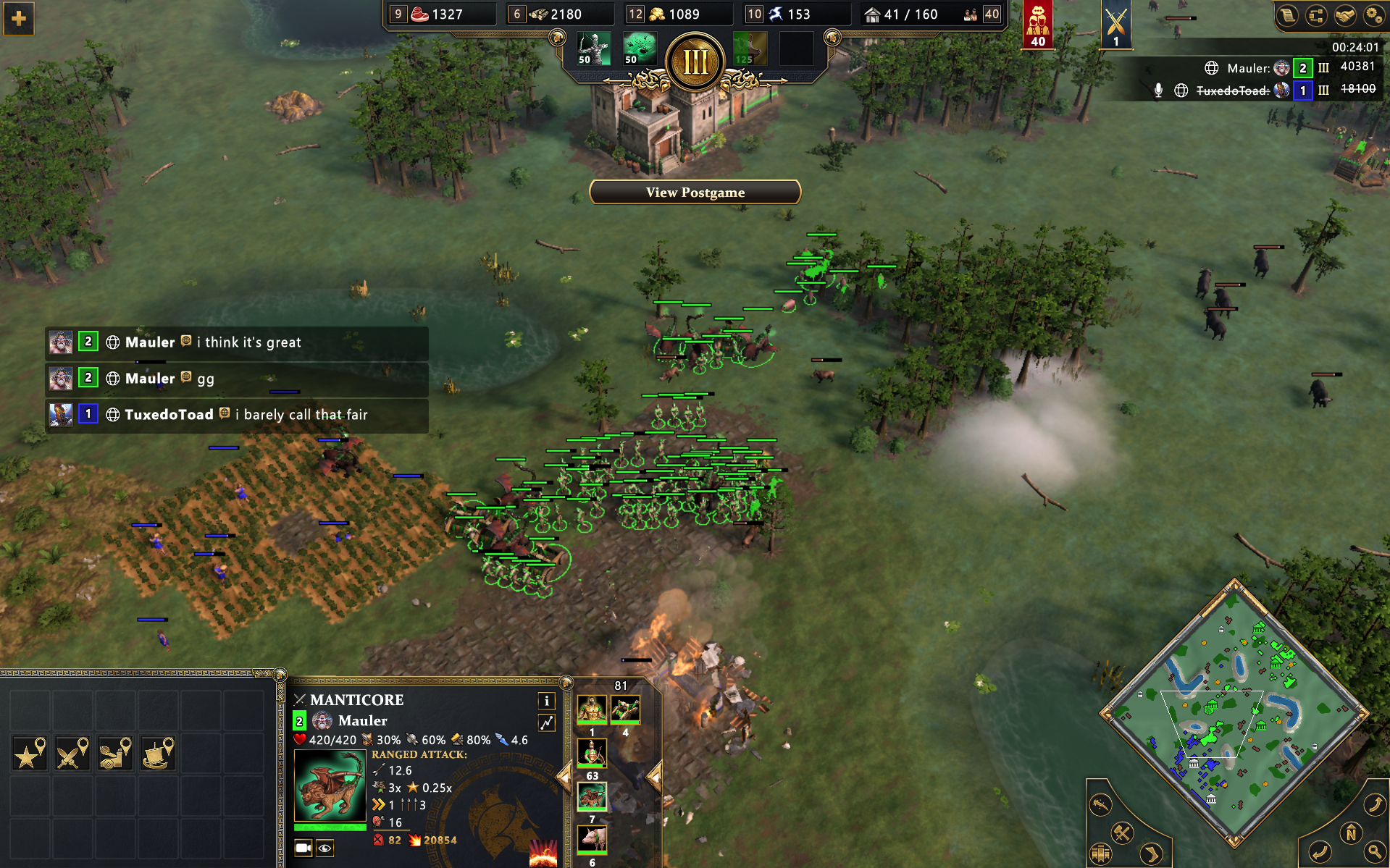The width and height of the screenshot is (1390, 868).
Task: Reset camera to north with the N button
Action: click(x=1351, y=833)
